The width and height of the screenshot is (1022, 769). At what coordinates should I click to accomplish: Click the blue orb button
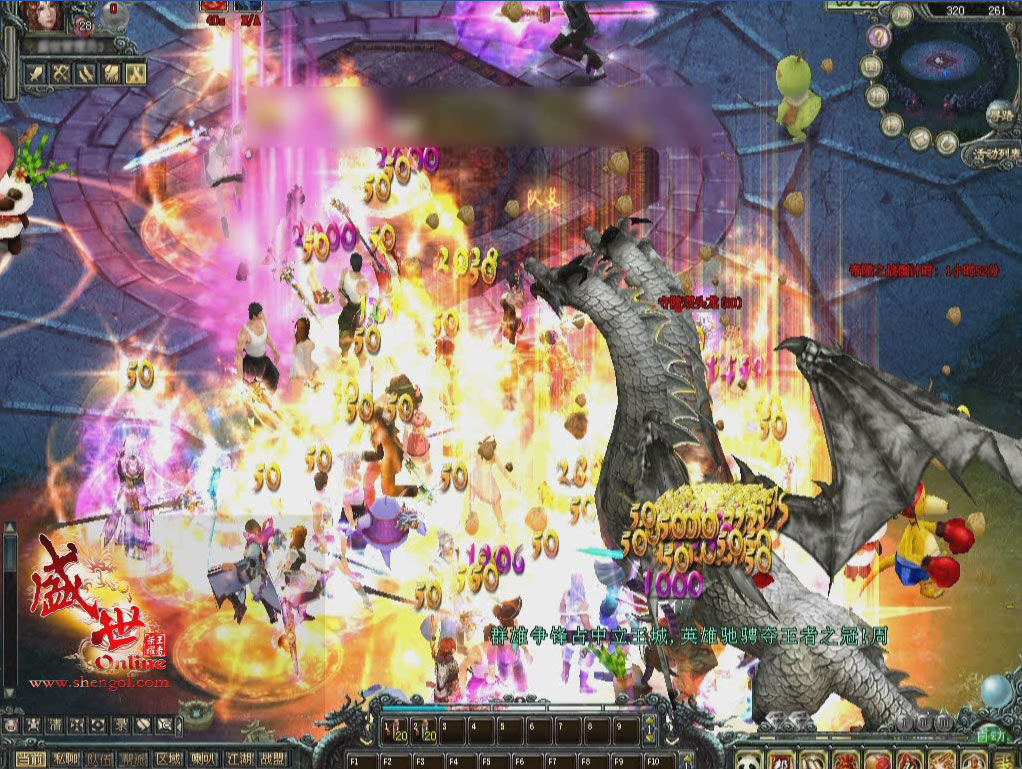(994, 692)
